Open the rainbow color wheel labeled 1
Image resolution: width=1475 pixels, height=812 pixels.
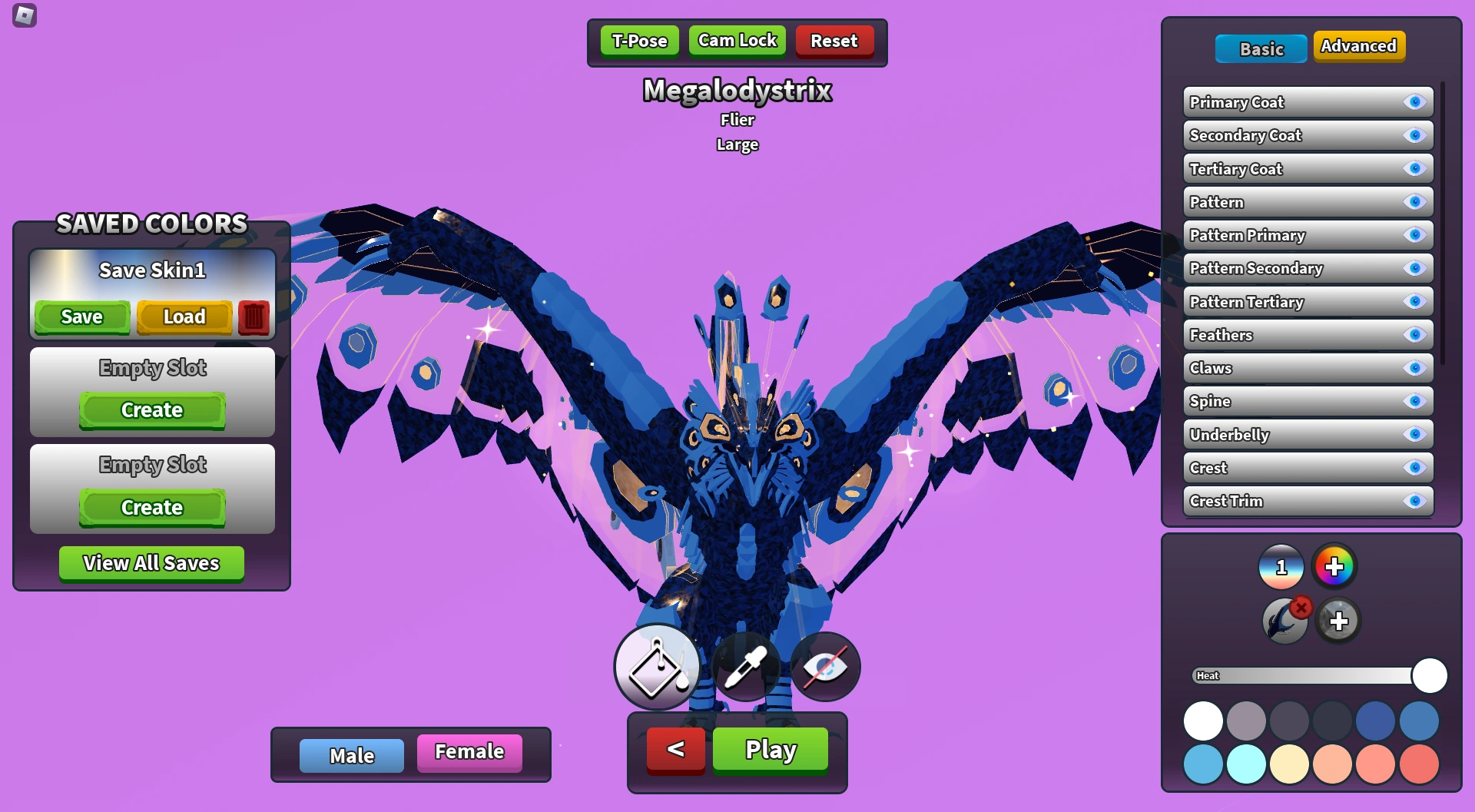tap(1281, 567)
